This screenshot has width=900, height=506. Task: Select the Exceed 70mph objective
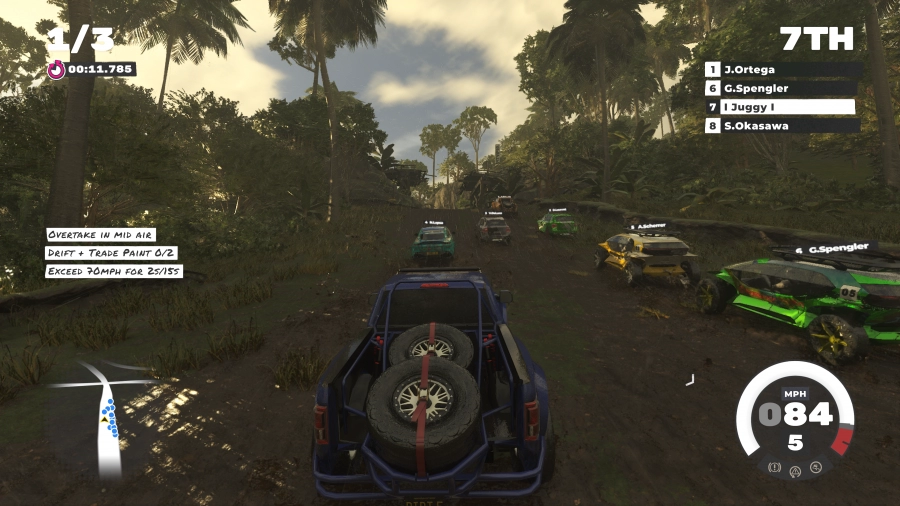point(114,271)
